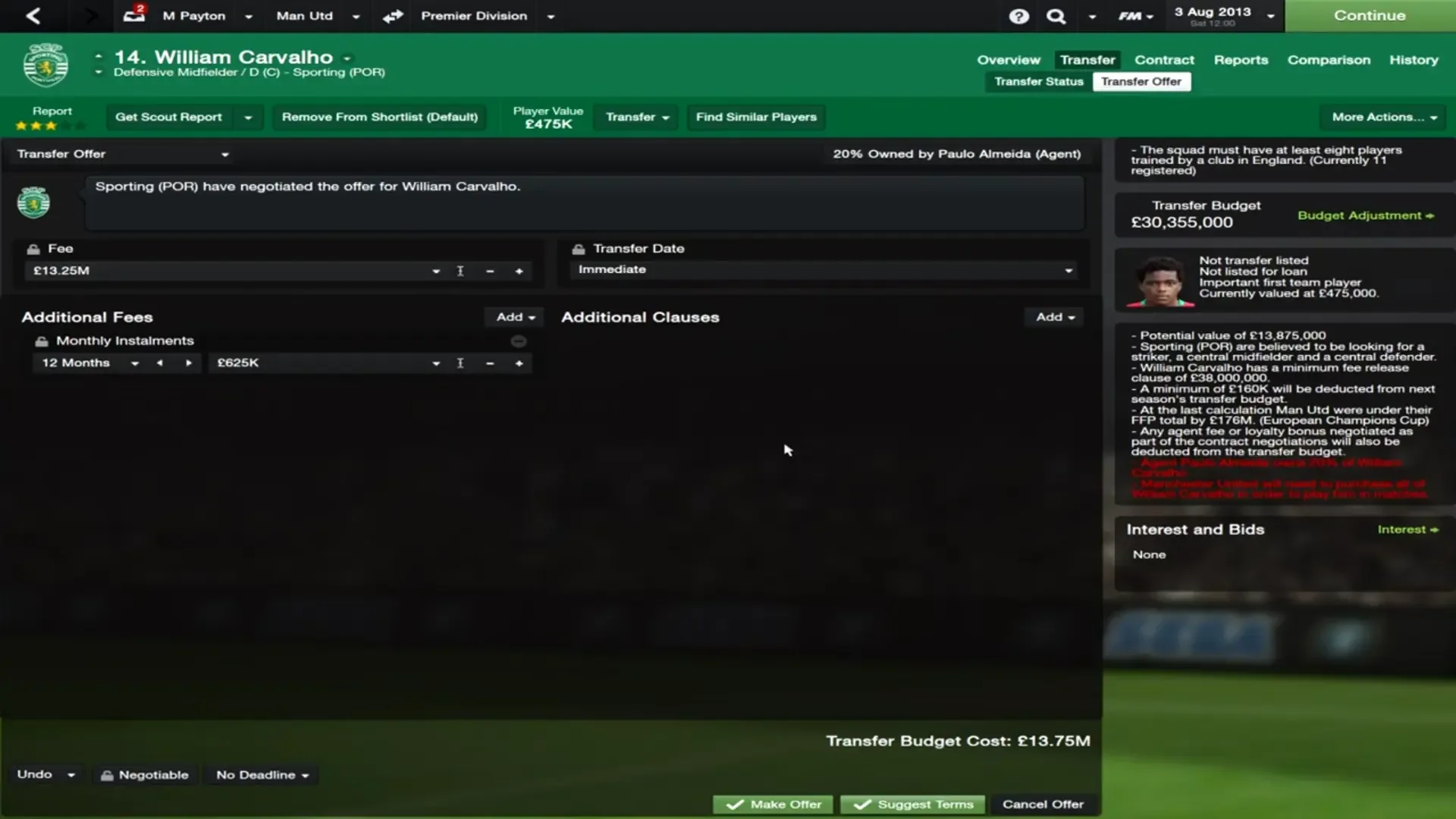This screenshot has width=1456, height=819.
Task: Switch to the Contract tab
Action: [x=1164, y=59]
